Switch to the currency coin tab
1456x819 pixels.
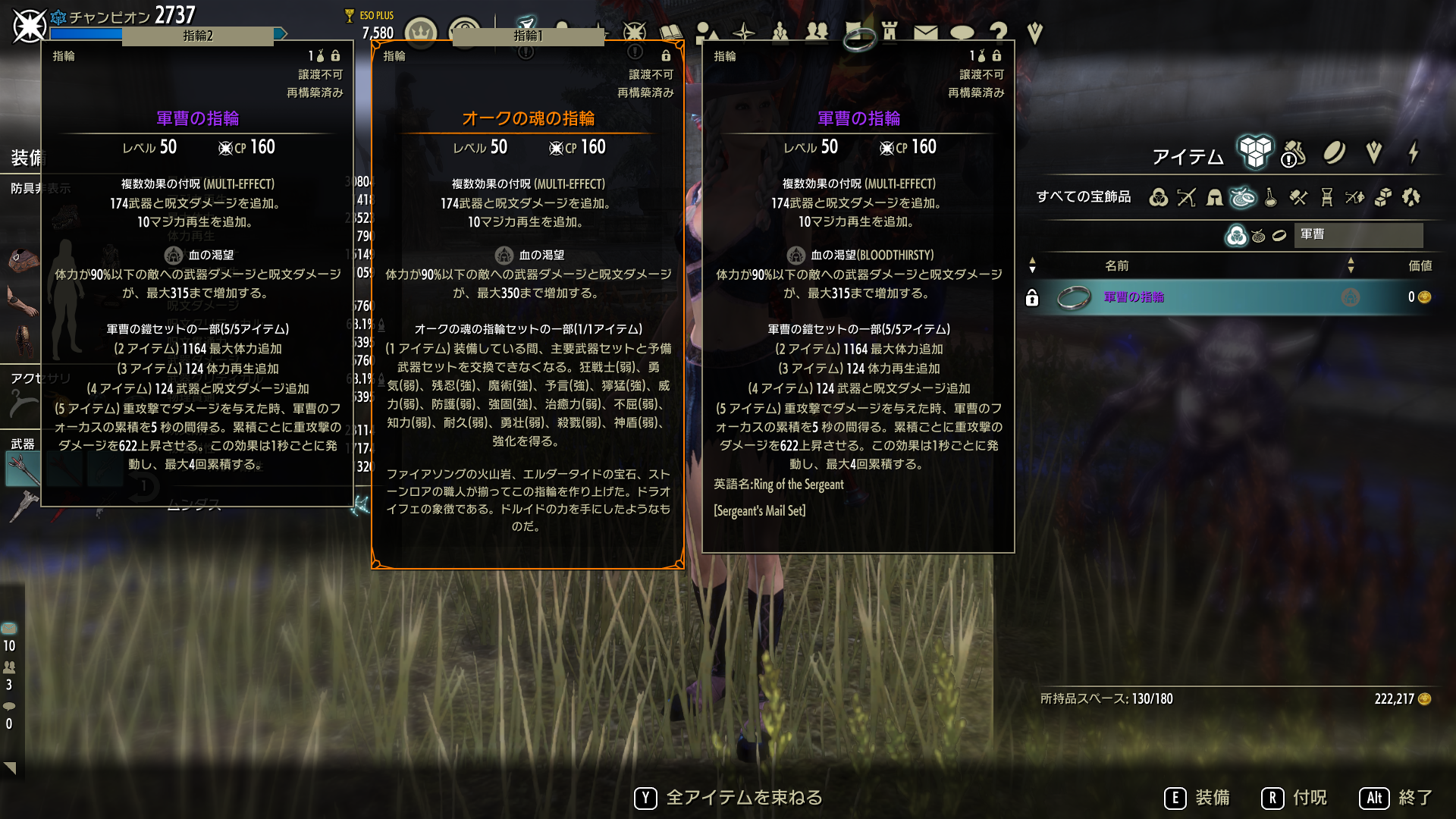coord(1334,153)
